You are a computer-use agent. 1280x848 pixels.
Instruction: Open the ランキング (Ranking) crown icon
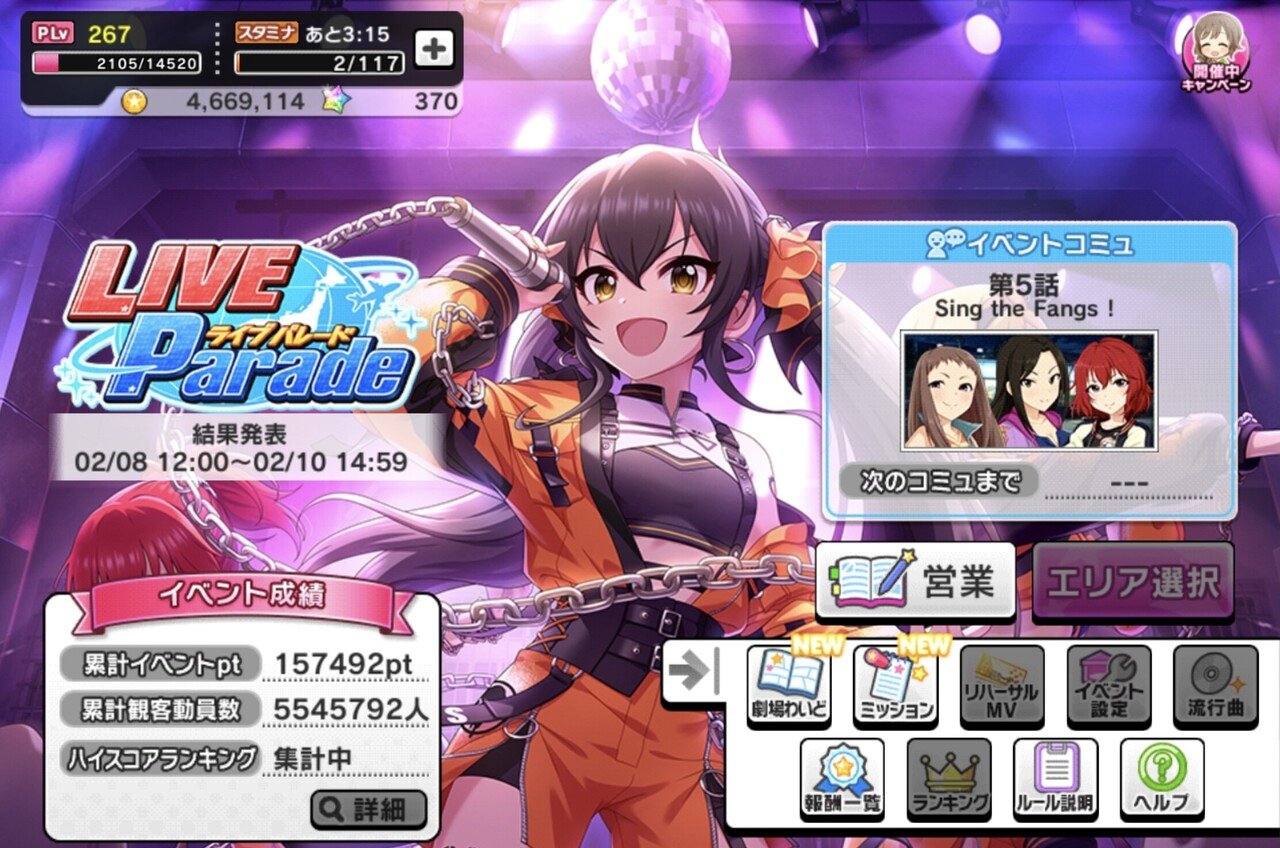pyautogui.click(x=948, y=775)
